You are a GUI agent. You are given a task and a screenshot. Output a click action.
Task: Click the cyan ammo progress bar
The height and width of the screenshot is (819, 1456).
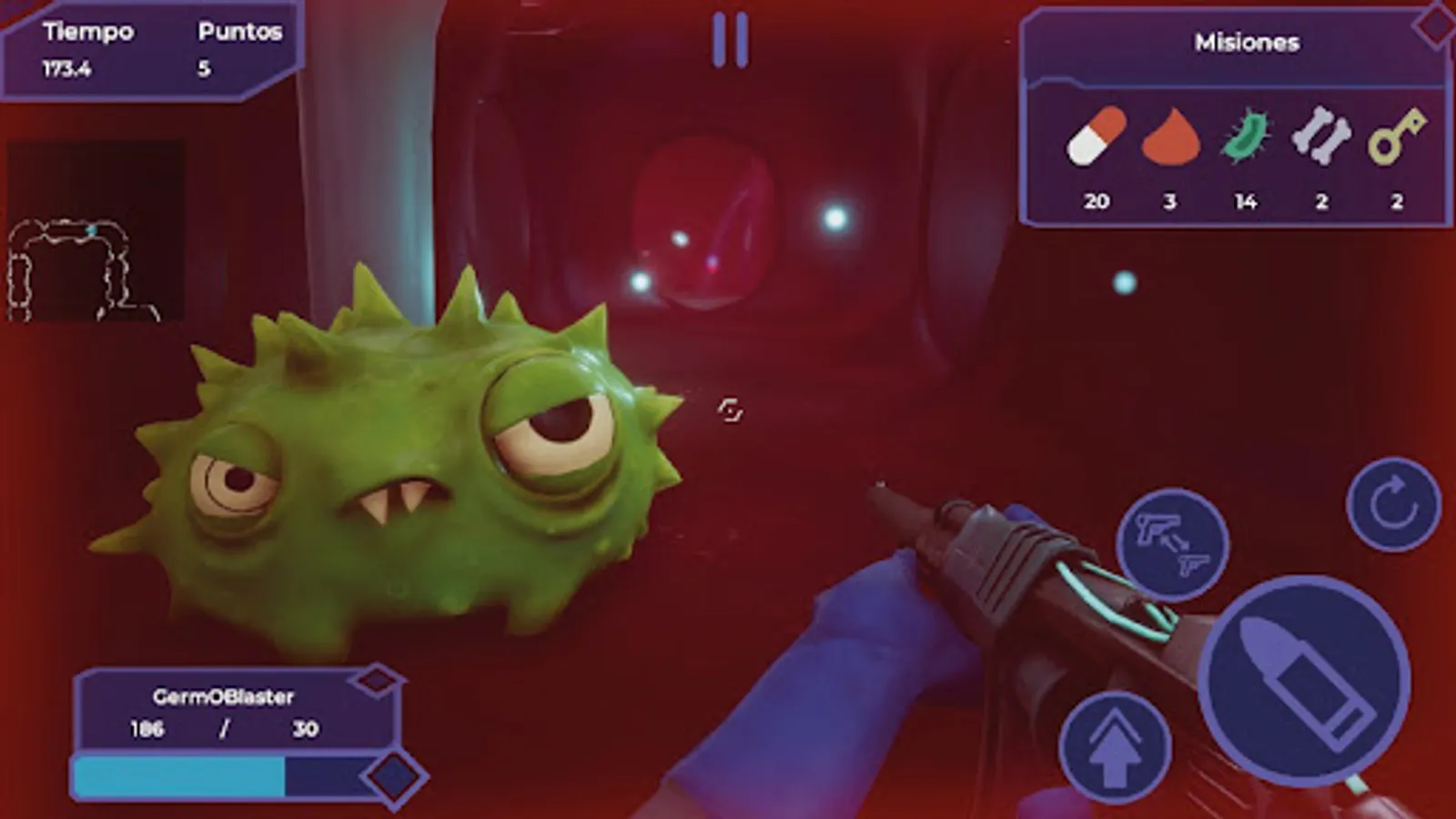(x=178, y=773)
